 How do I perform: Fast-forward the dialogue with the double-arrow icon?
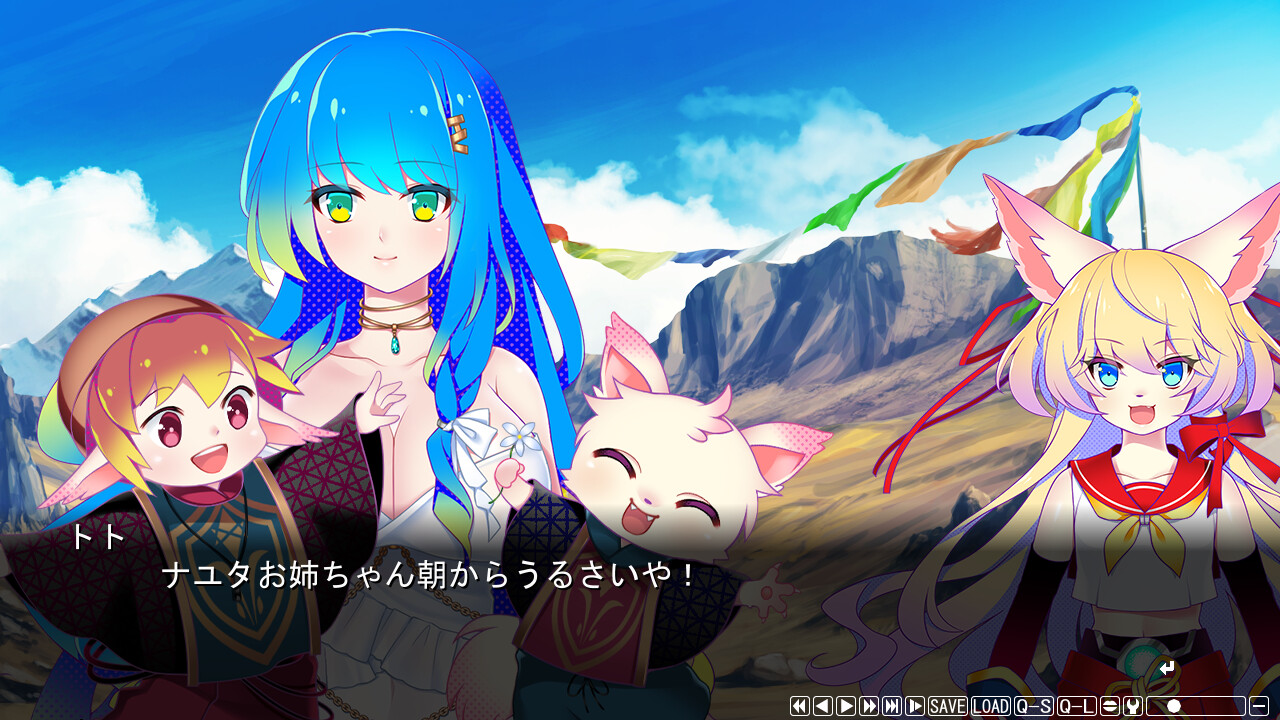tap(868, 706)
